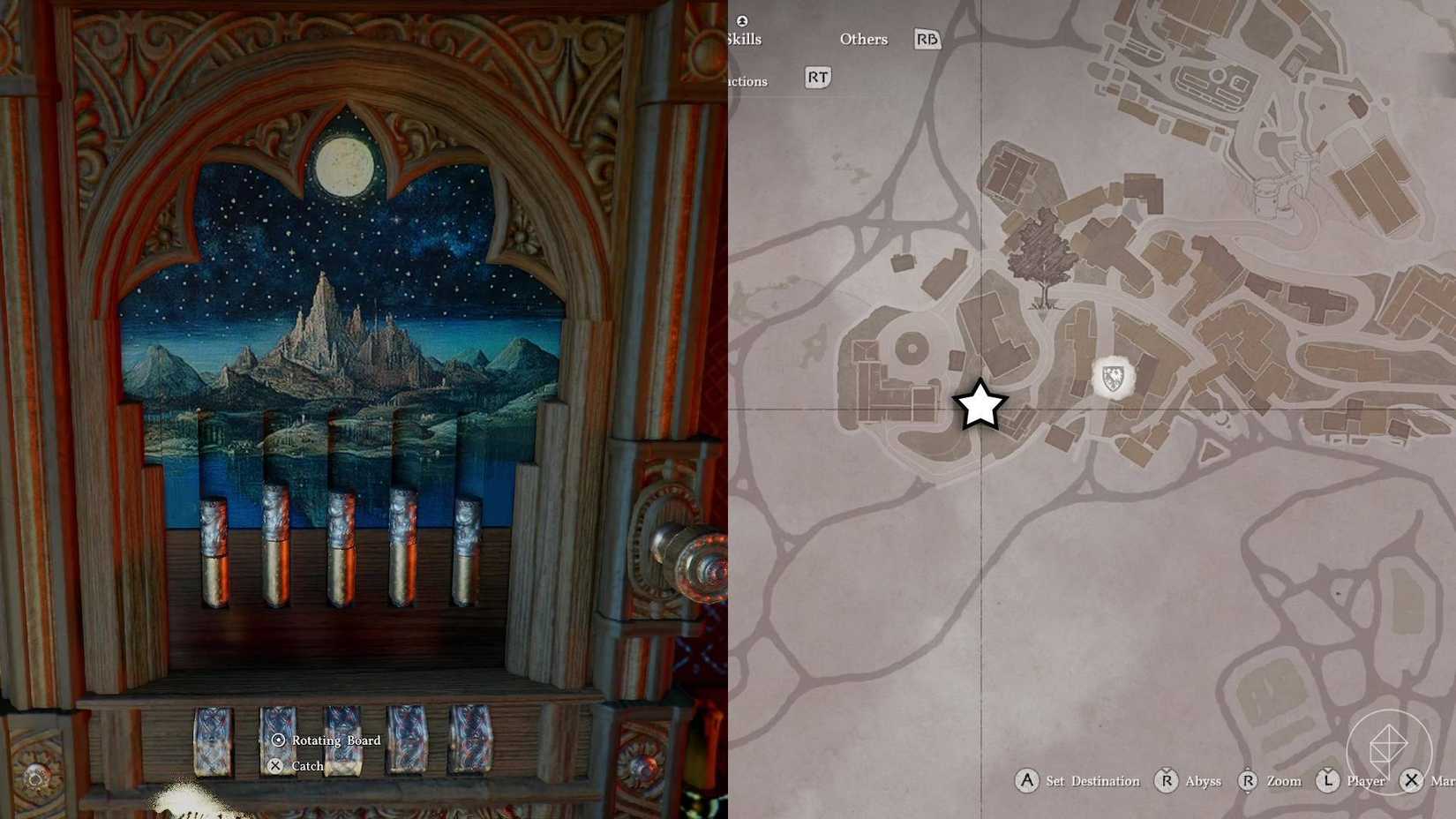Toggle Mark placement via the X prompt
Image resolution: width=1456 pixels, height=819 pixels.
(x=1413, y=780)
